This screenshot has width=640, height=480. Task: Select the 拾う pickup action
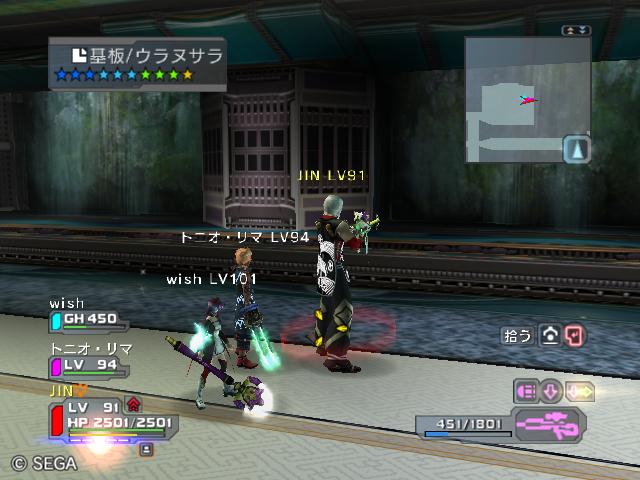pos(518,336)
